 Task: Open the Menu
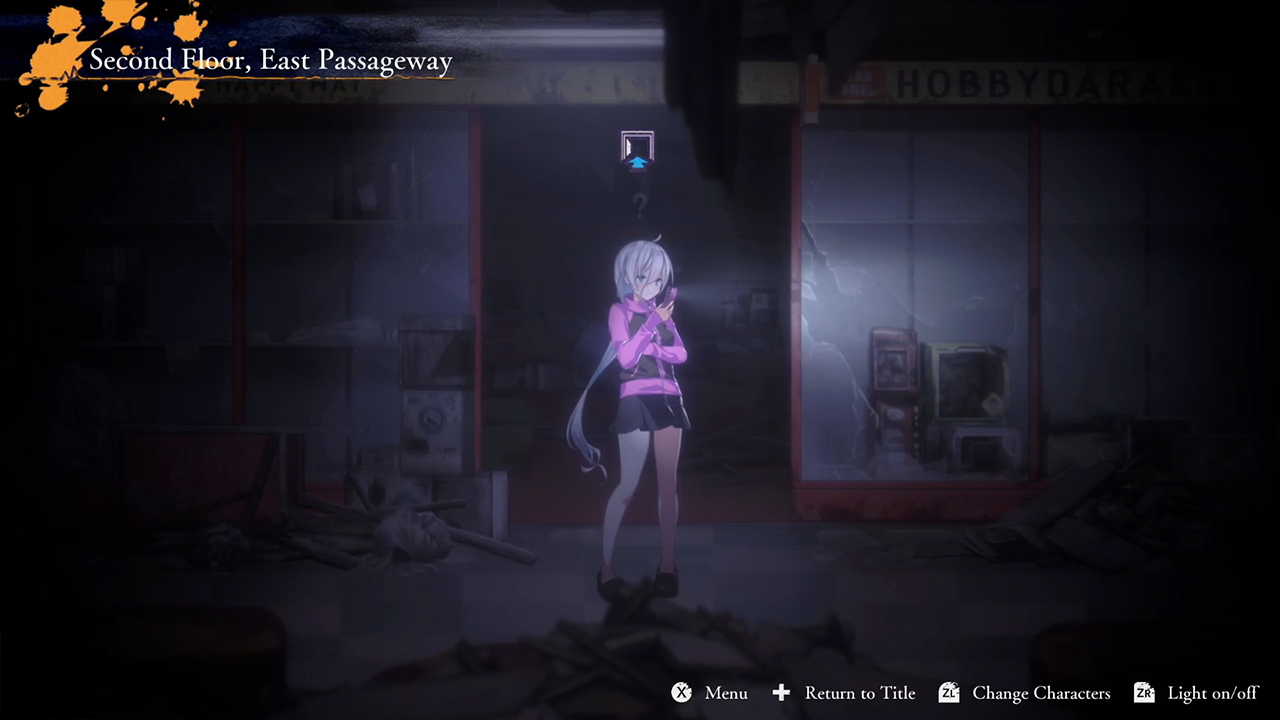click(725, 693)
